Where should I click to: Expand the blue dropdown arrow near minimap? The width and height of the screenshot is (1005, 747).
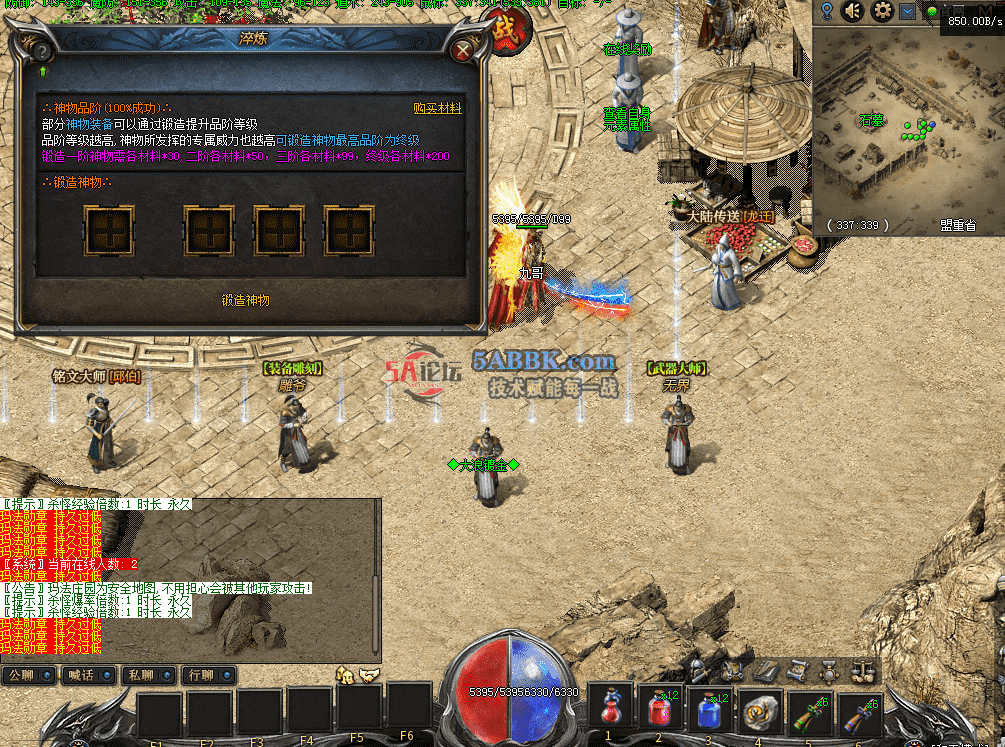pos(907,11)
